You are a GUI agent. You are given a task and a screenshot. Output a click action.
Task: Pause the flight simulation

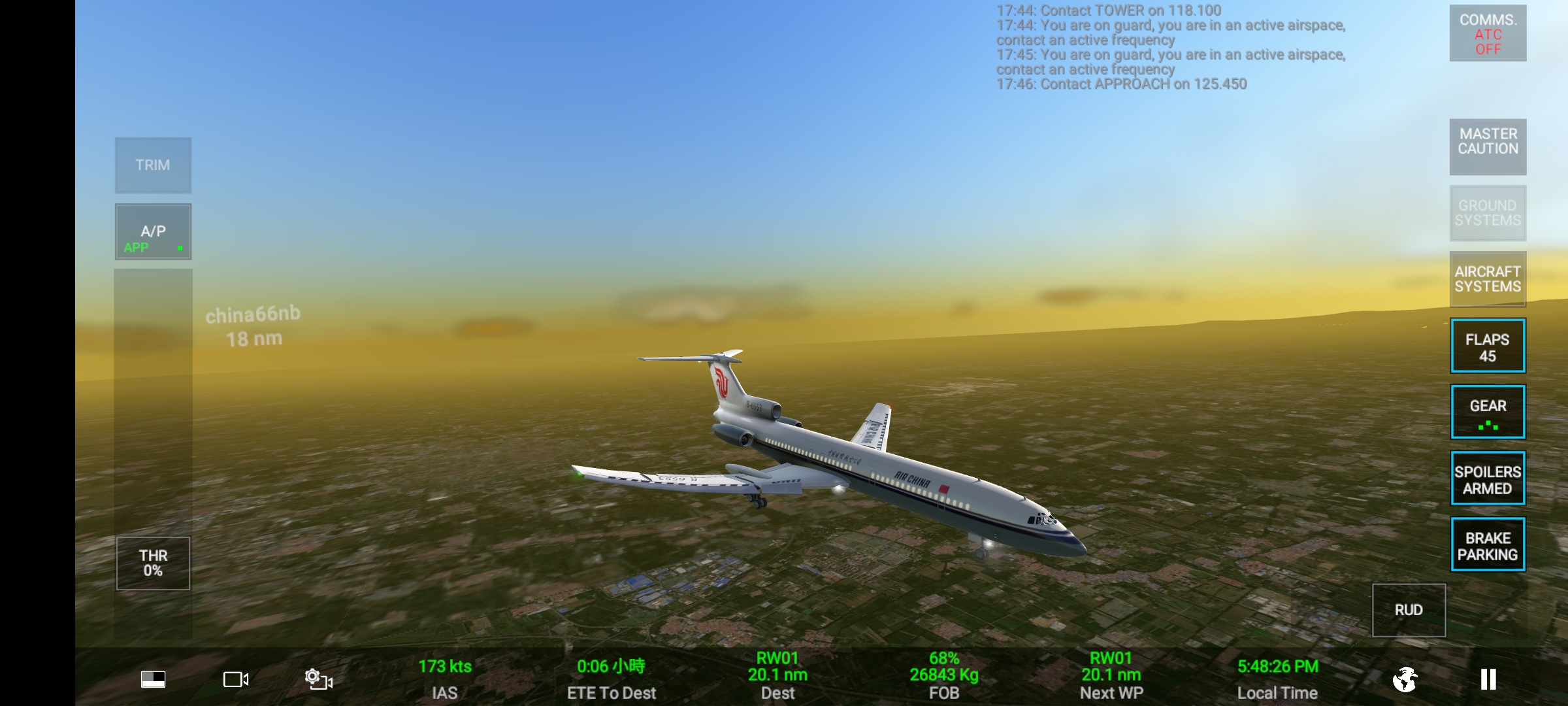click(x=1488, y=679)
